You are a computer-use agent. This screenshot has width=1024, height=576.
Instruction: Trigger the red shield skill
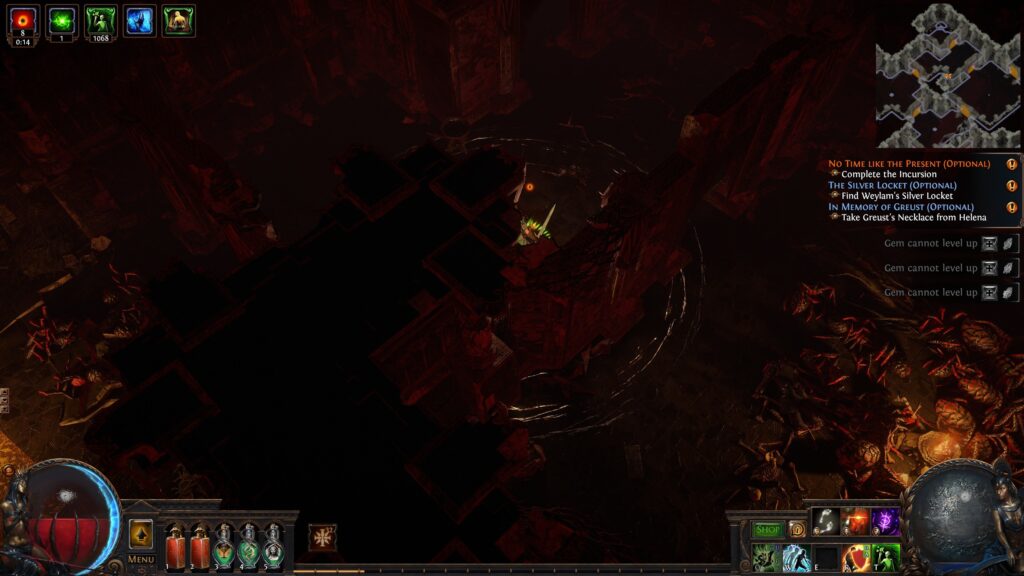point(855,558)
